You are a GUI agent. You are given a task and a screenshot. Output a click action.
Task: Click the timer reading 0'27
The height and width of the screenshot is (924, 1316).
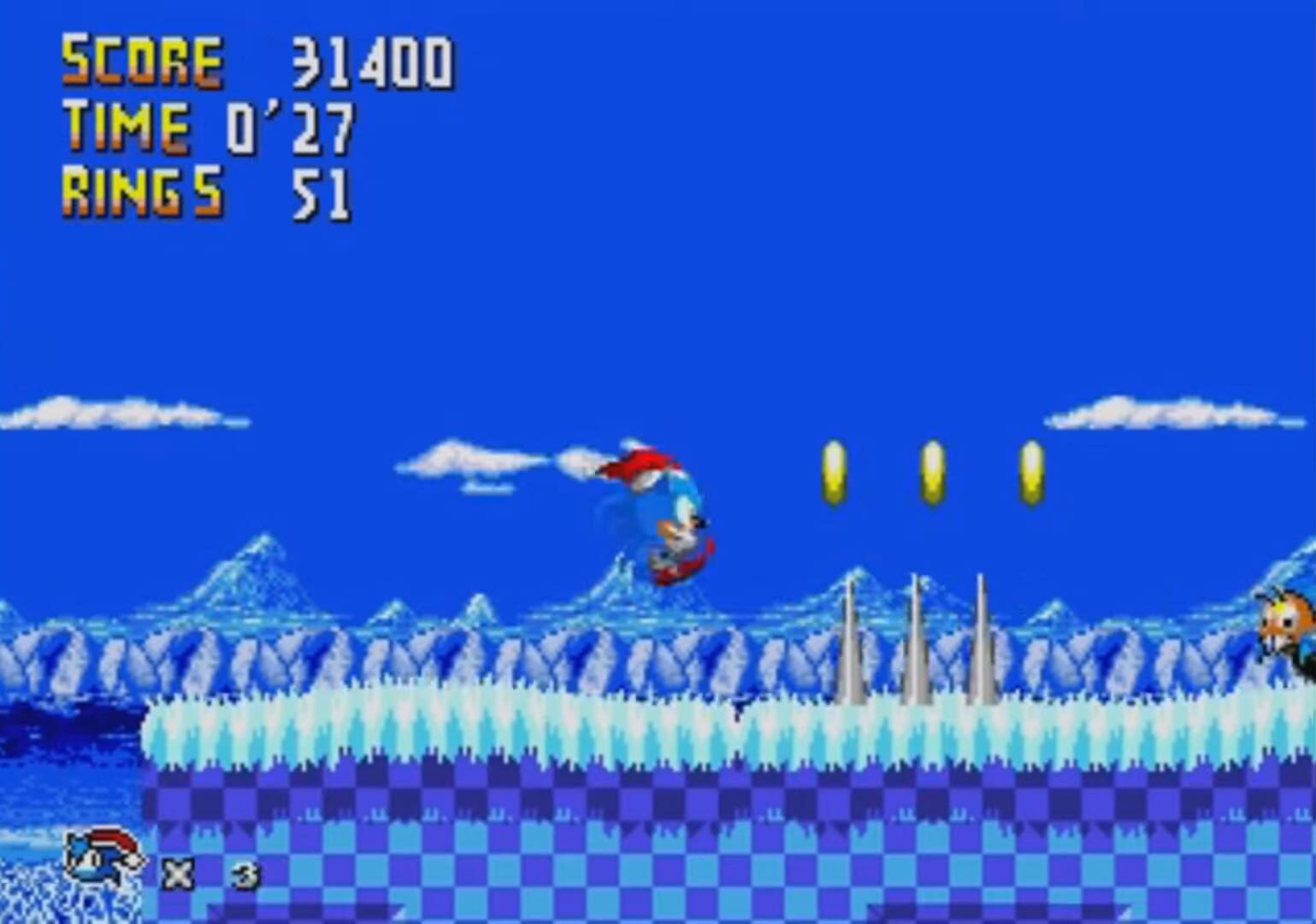click(295, 127)
